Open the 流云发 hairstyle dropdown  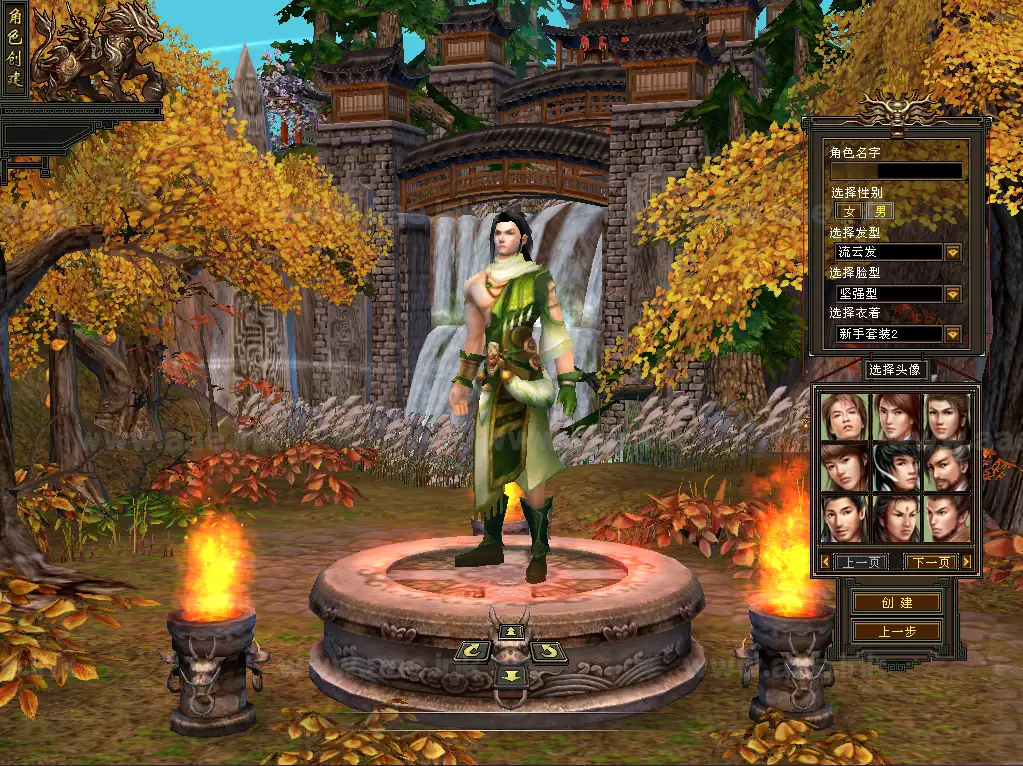(953, 253)
